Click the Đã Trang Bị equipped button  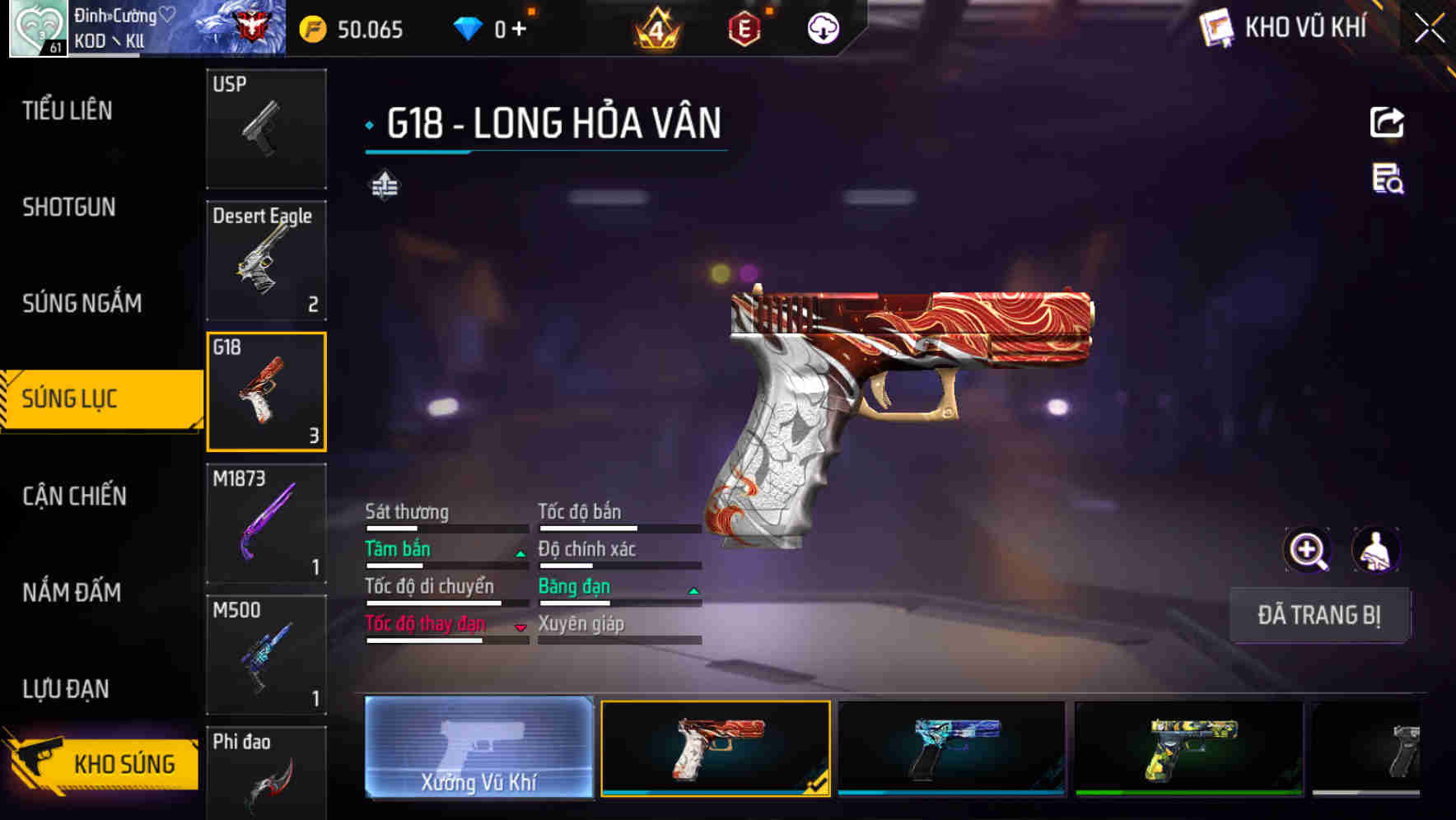pyautogui.click(x=1318, y=615)
